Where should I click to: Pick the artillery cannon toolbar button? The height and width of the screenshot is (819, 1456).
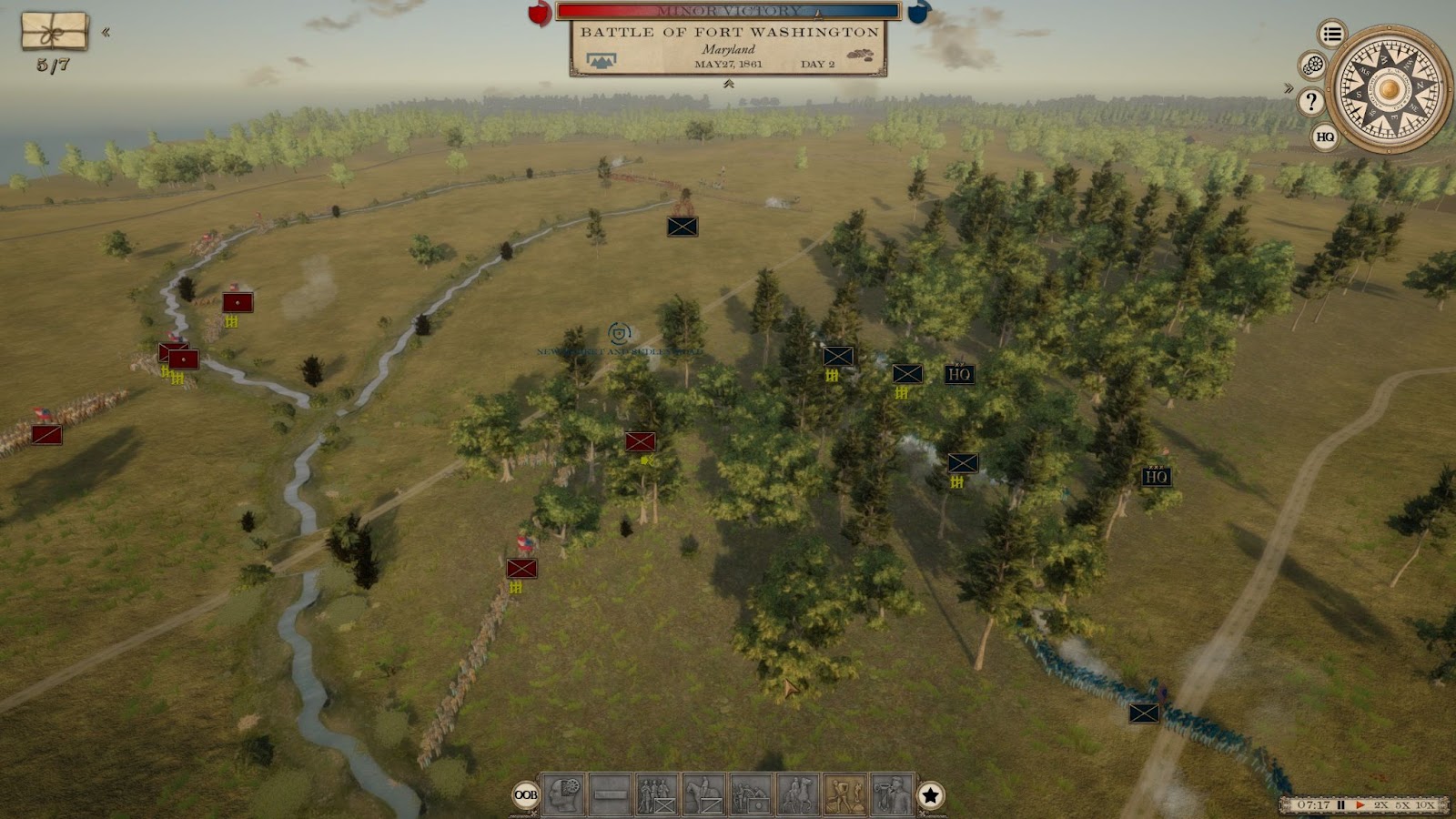(751, 794)
